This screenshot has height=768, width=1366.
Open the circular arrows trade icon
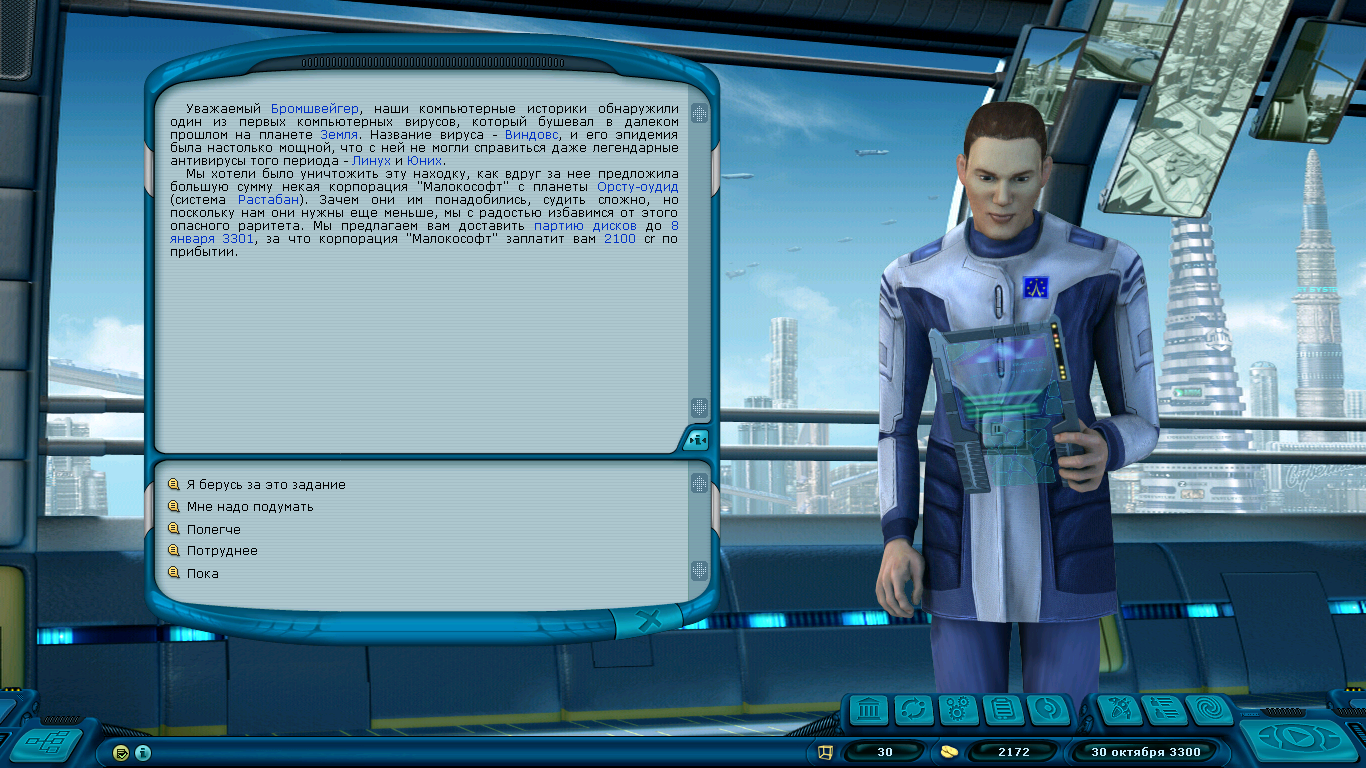click(x=914, y=711)
